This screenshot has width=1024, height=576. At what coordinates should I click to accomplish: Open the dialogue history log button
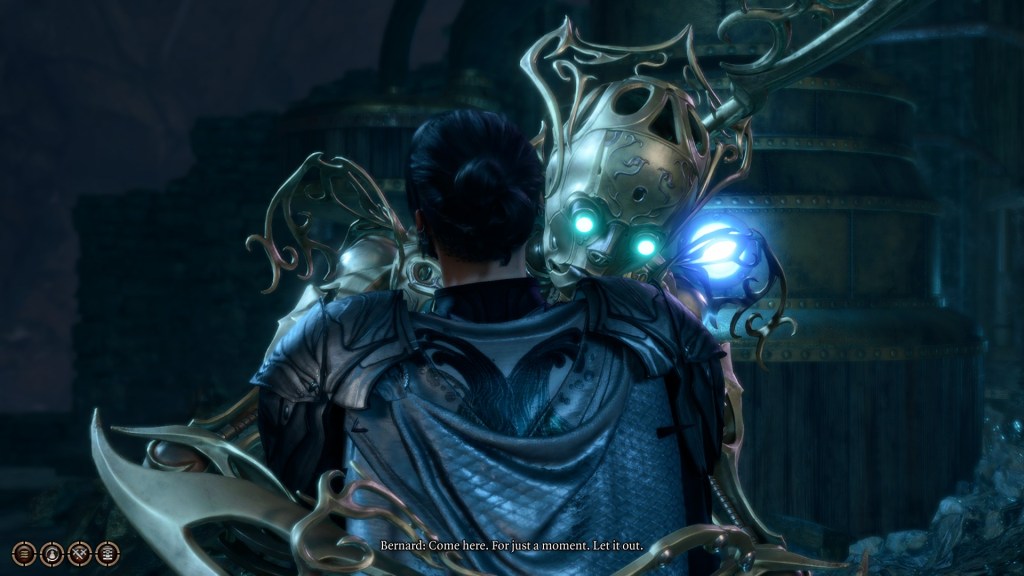point(23,553)
